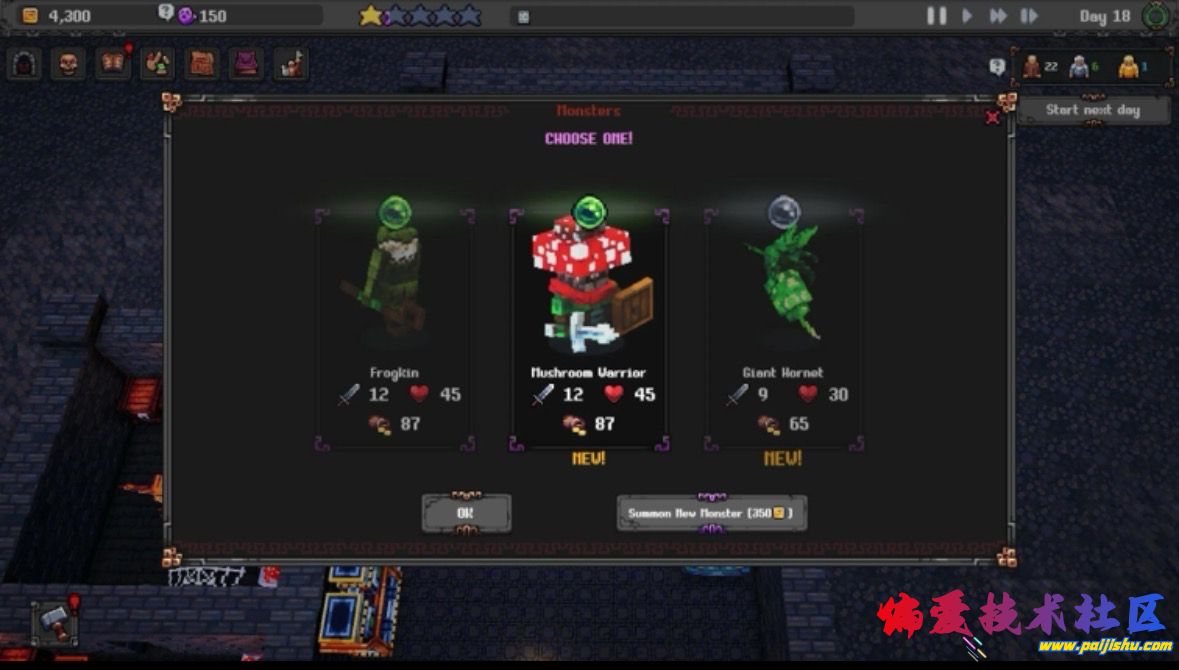Confirm selection with the OK button

tap(466, 513)
